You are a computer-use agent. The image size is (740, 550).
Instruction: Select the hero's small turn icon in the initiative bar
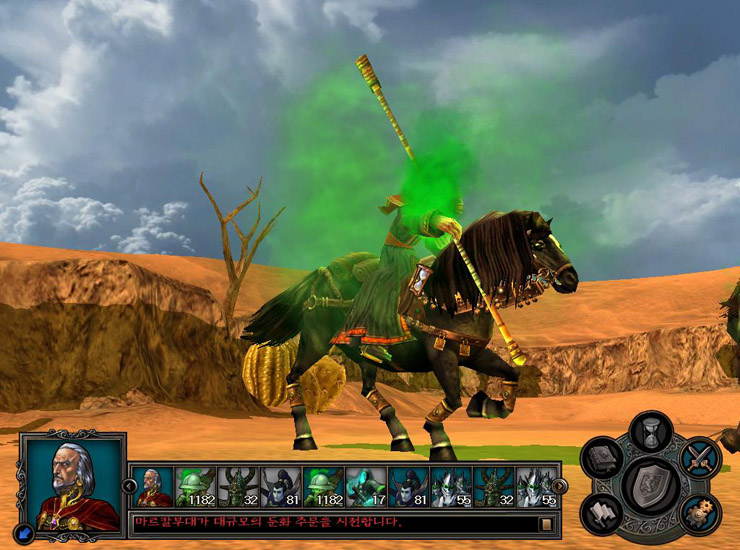click(x=153, y=487)
